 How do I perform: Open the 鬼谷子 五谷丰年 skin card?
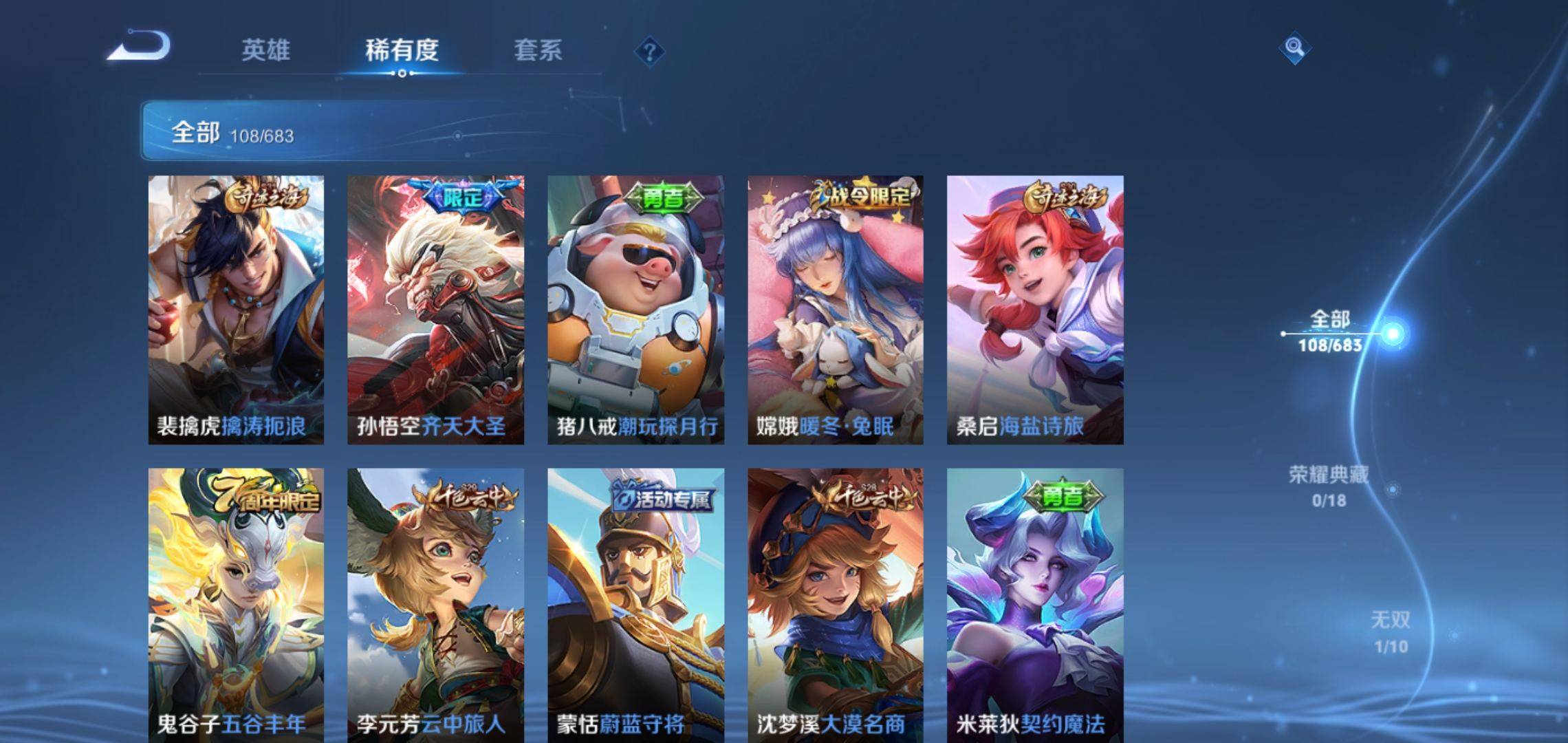pyautogui.click(x=236, y=605)
